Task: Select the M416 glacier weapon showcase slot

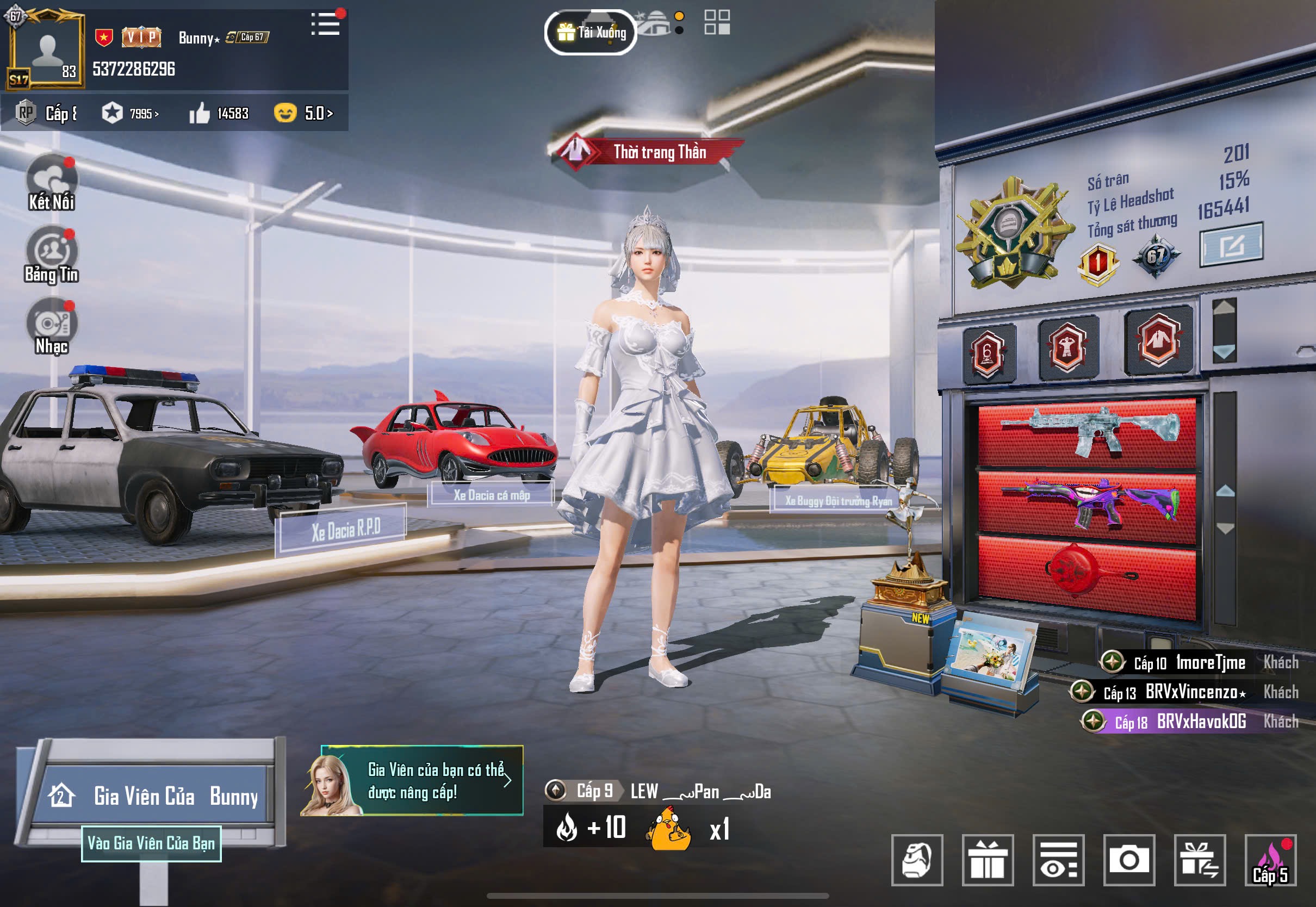Action: [1088, 433]
